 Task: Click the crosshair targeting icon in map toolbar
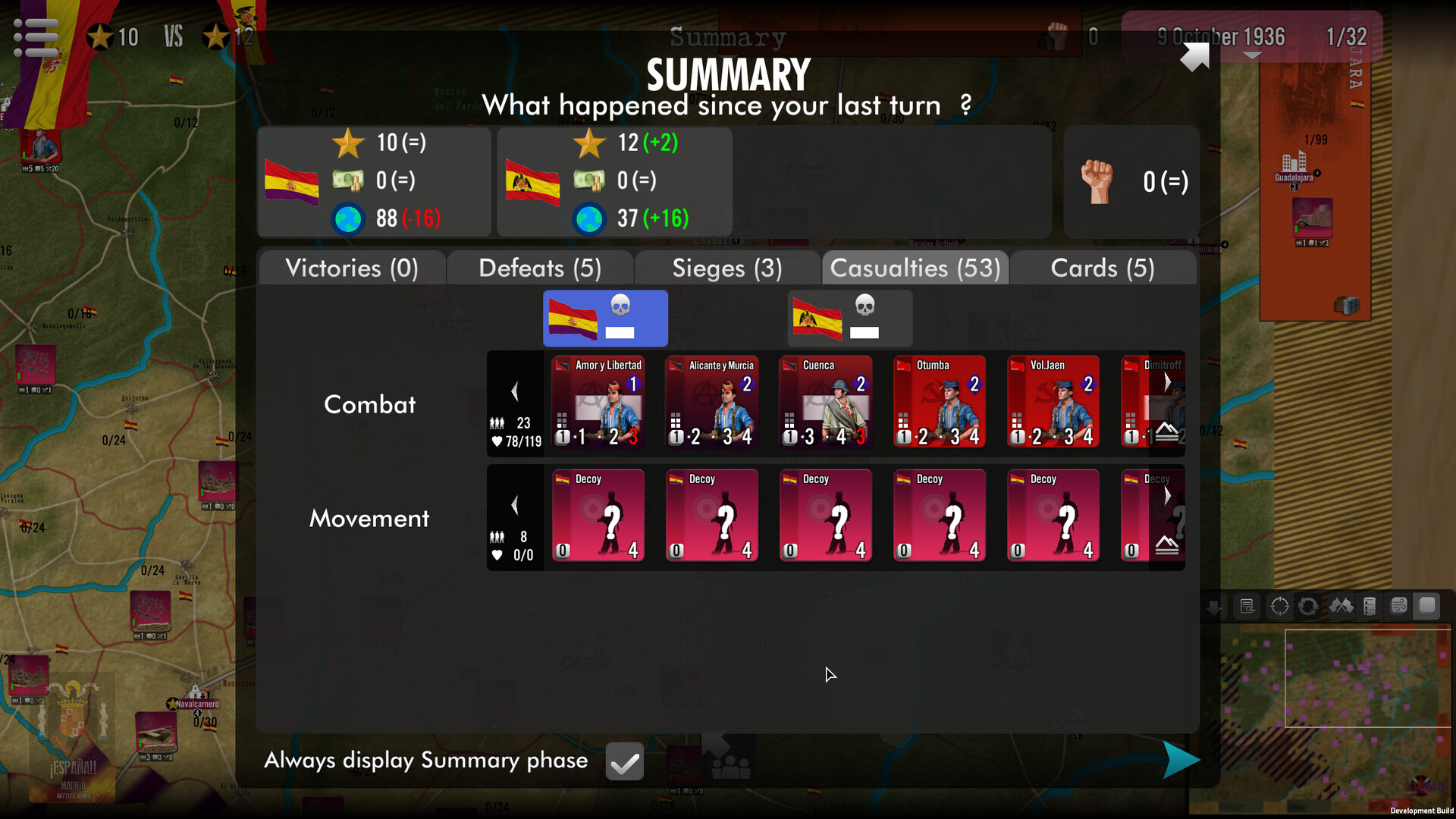tap(1279, 605)
